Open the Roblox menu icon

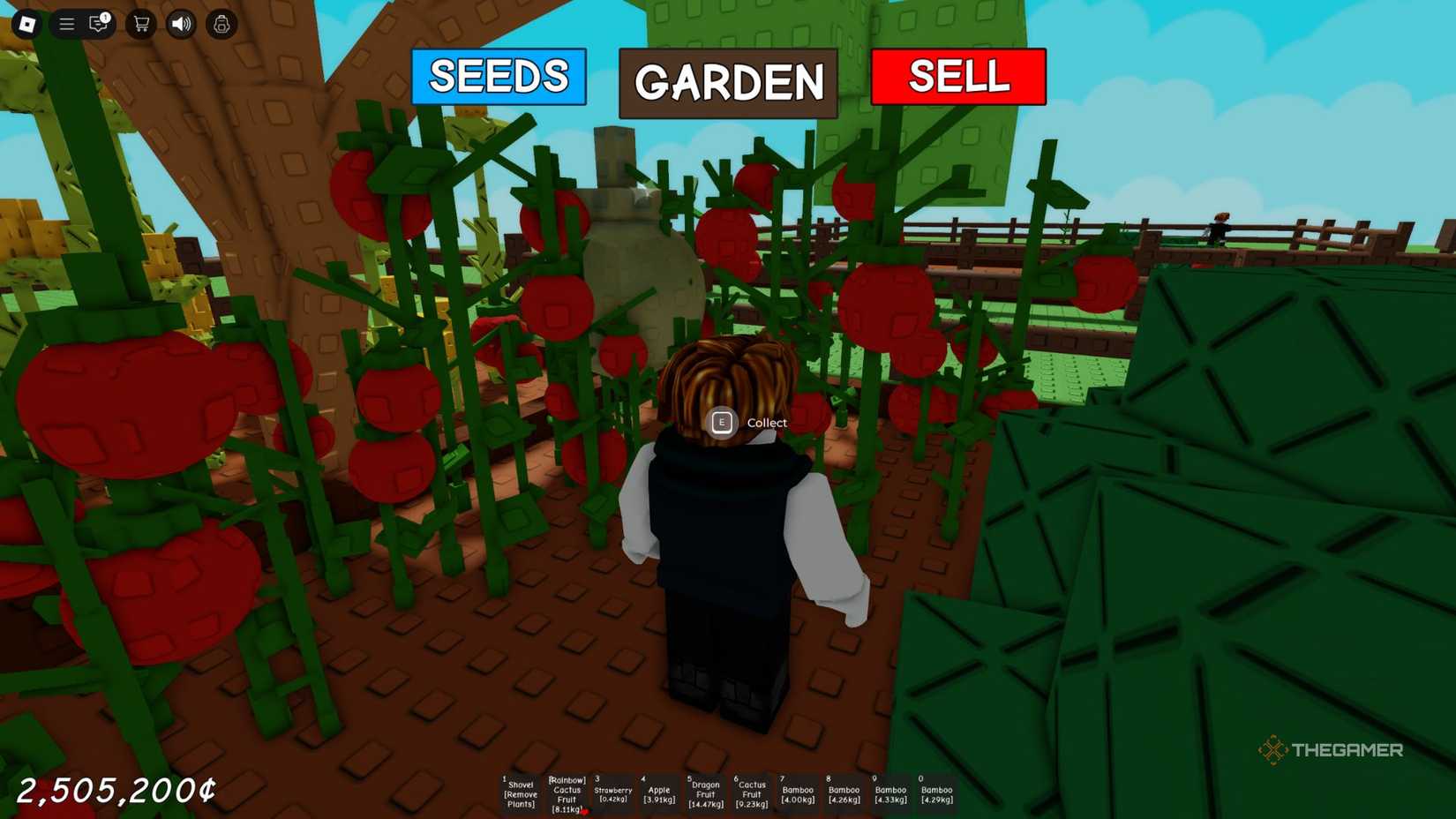tap(26, 24)
